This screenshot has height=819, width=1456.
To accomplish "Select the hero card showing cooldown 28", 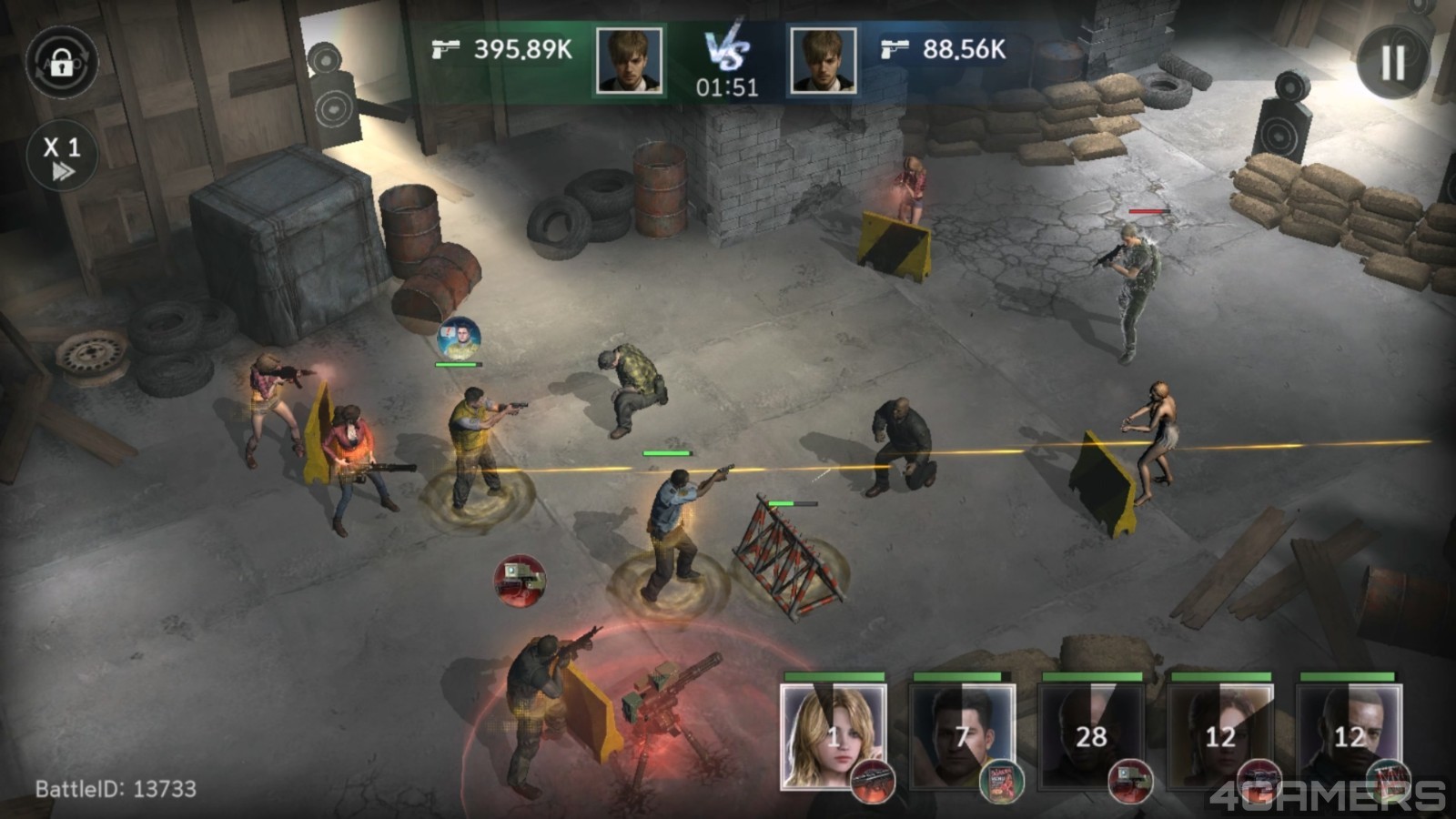I will pyautogui.click(x=1091, y=735).
